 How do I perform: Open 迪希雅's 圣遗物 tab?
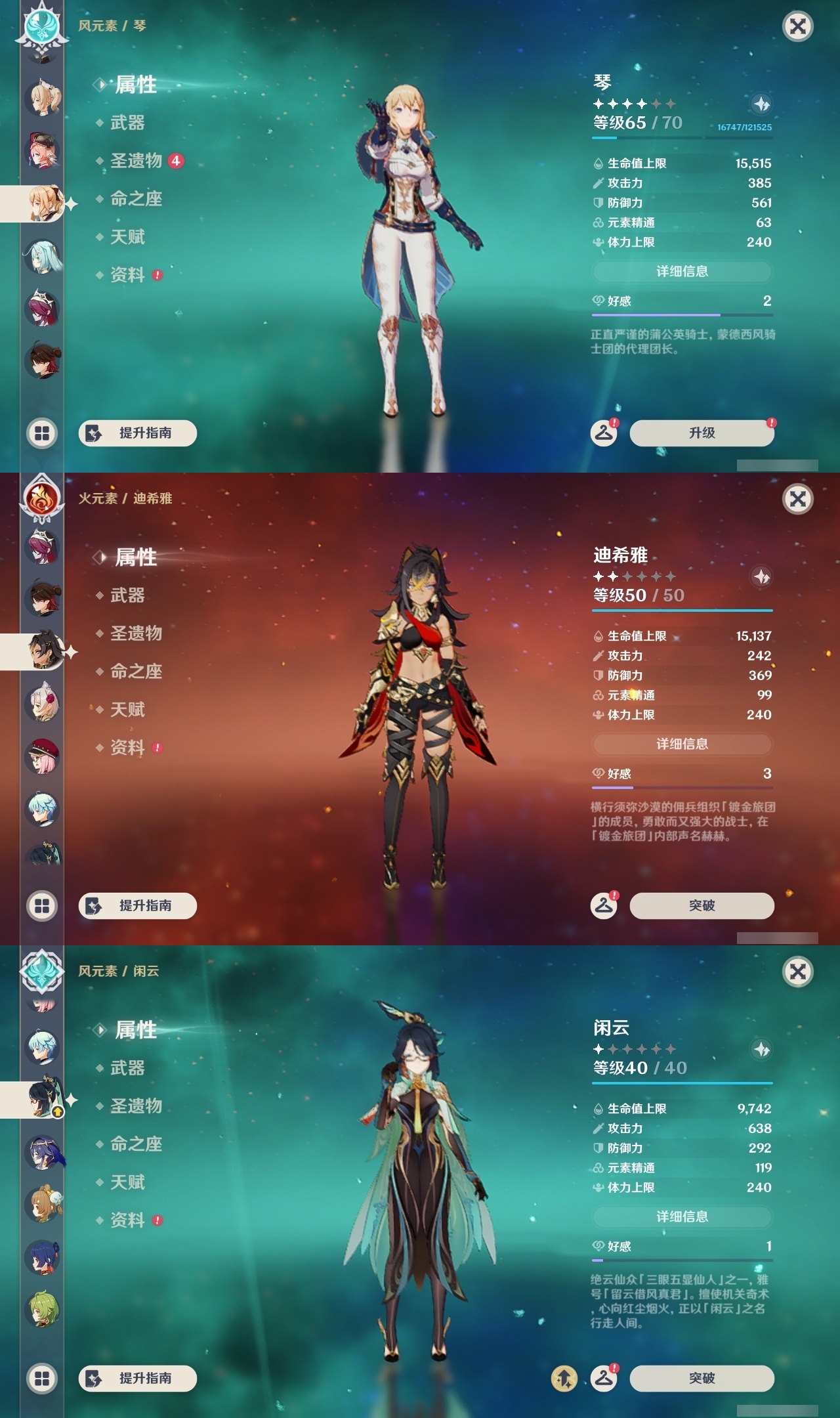click(135, 634)
